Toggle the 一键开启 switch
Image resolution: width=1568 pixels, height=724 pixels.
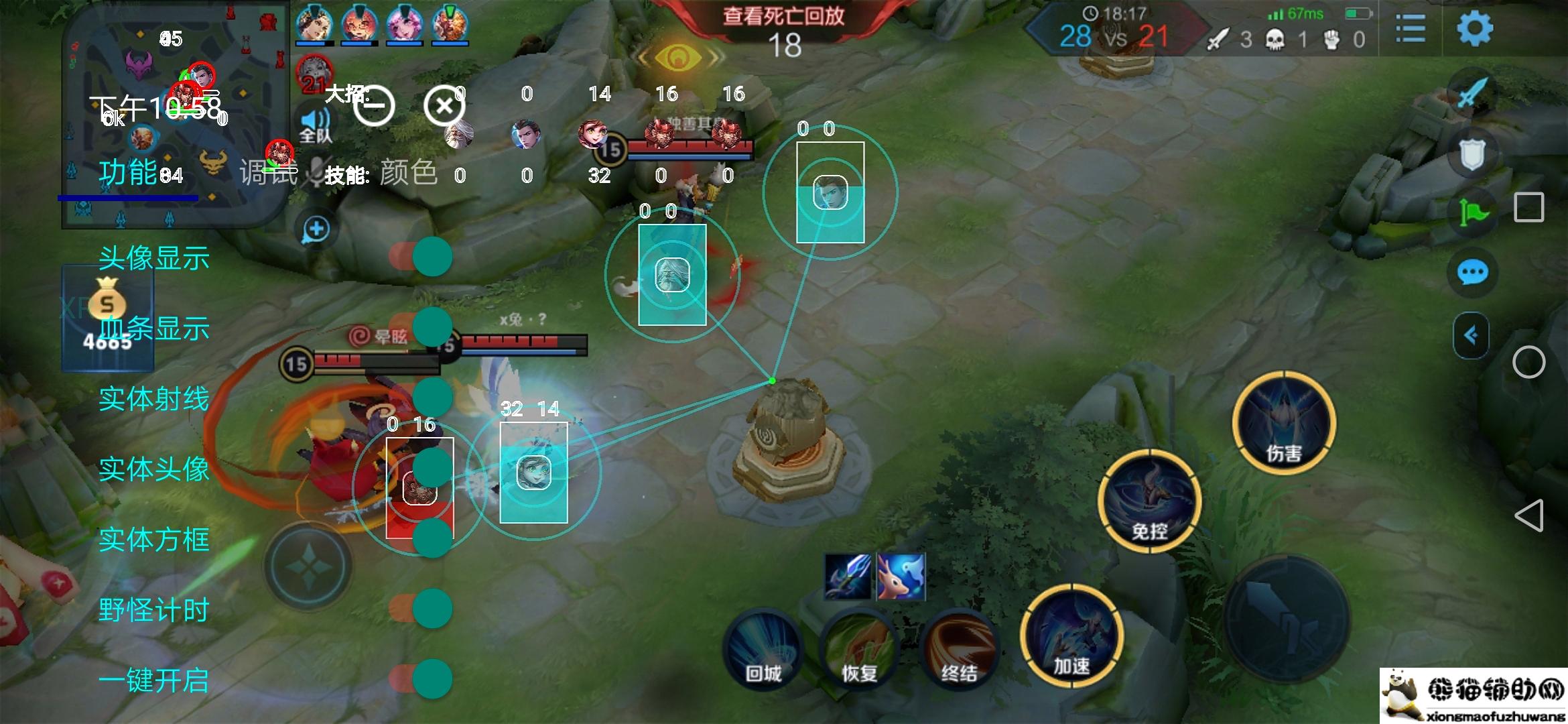point(422,679)
